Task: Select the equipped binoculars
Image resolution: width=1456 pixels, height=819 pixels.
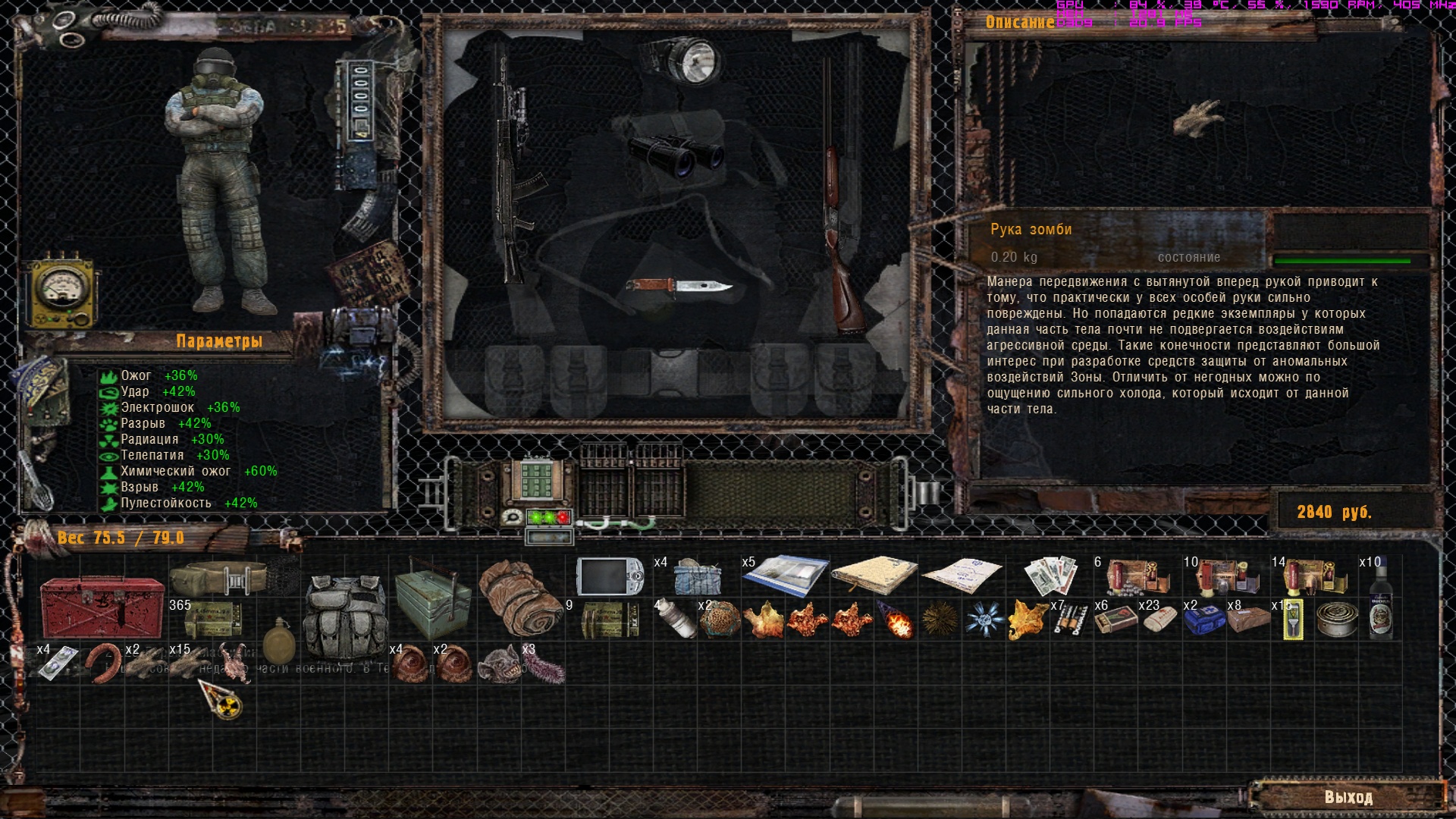Action: 675,154
